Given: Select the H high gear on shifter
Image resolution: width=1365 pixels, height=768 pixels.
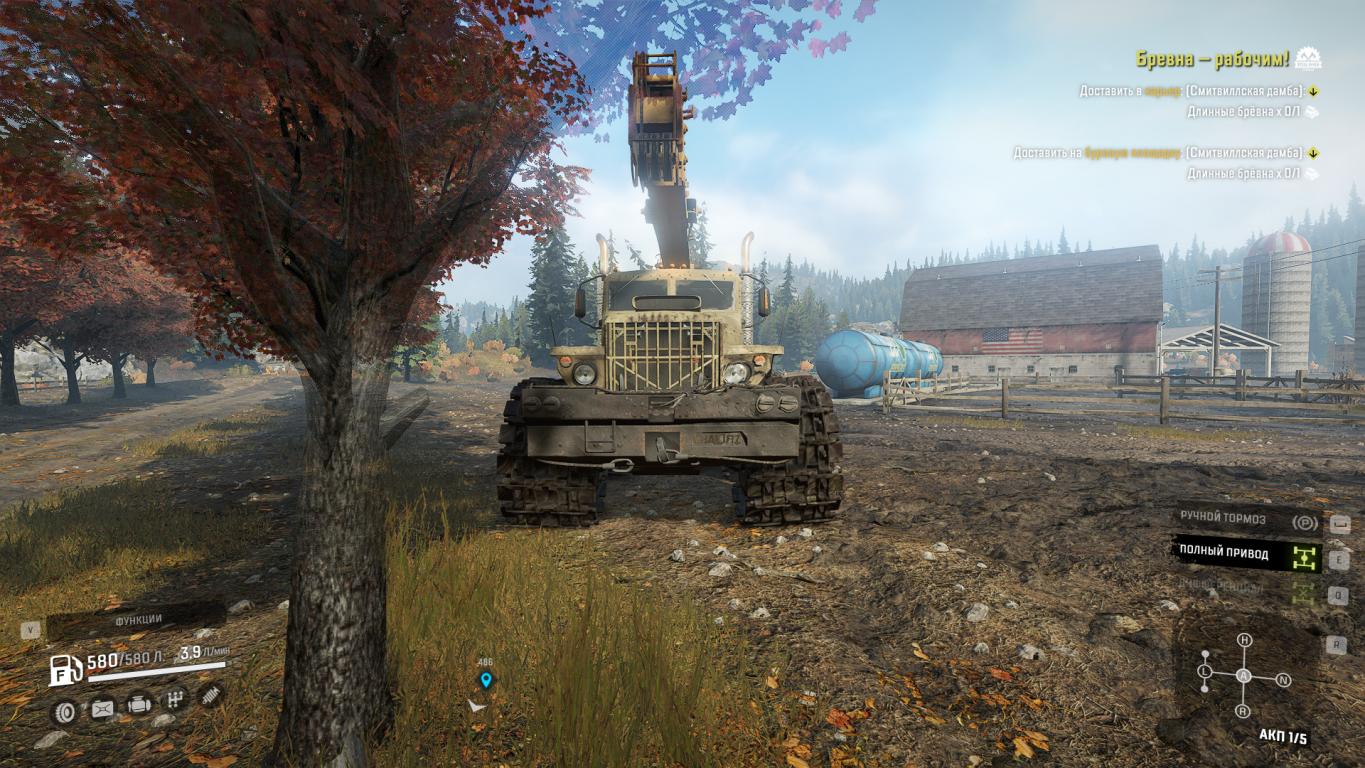Looking at the screenshot, I should coord(1244,640).
